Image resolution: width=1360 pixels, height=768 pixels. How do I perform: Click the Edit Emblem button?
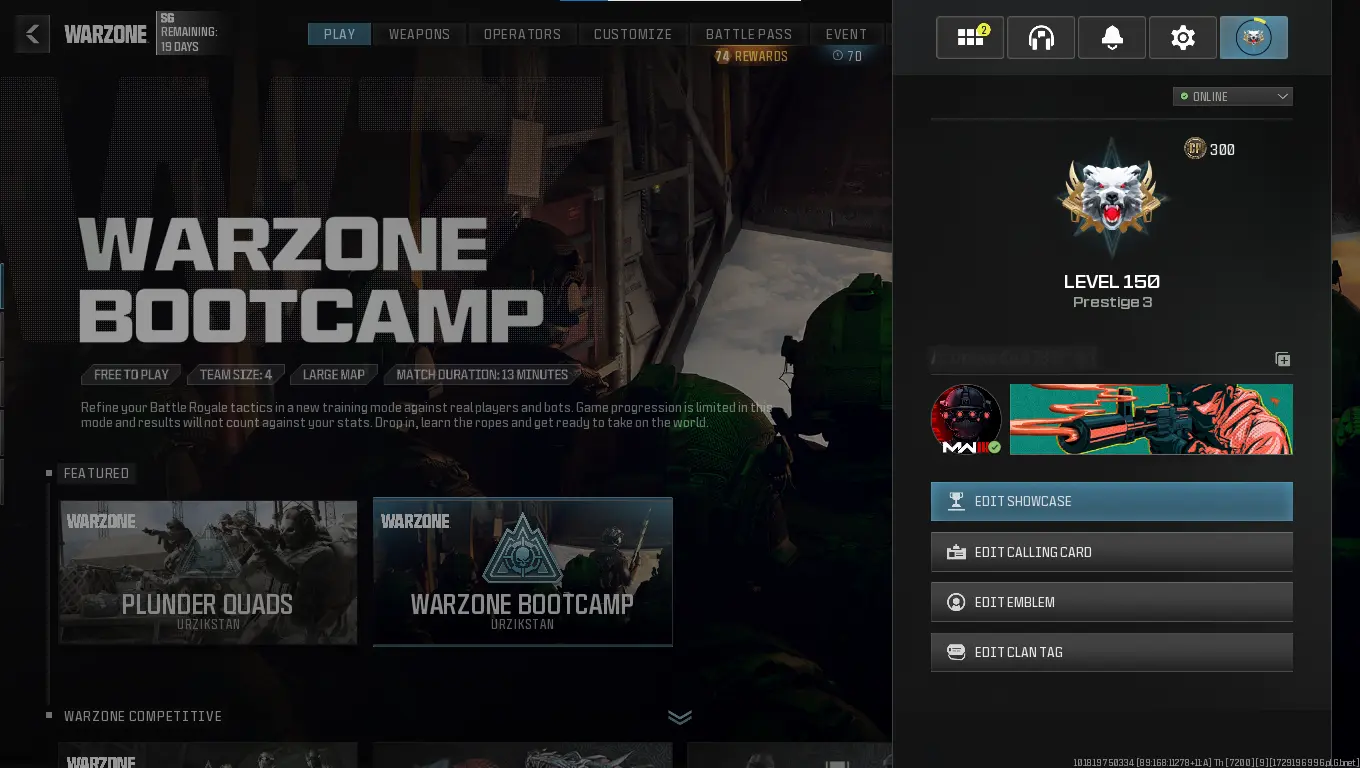tap(1111, 602)
